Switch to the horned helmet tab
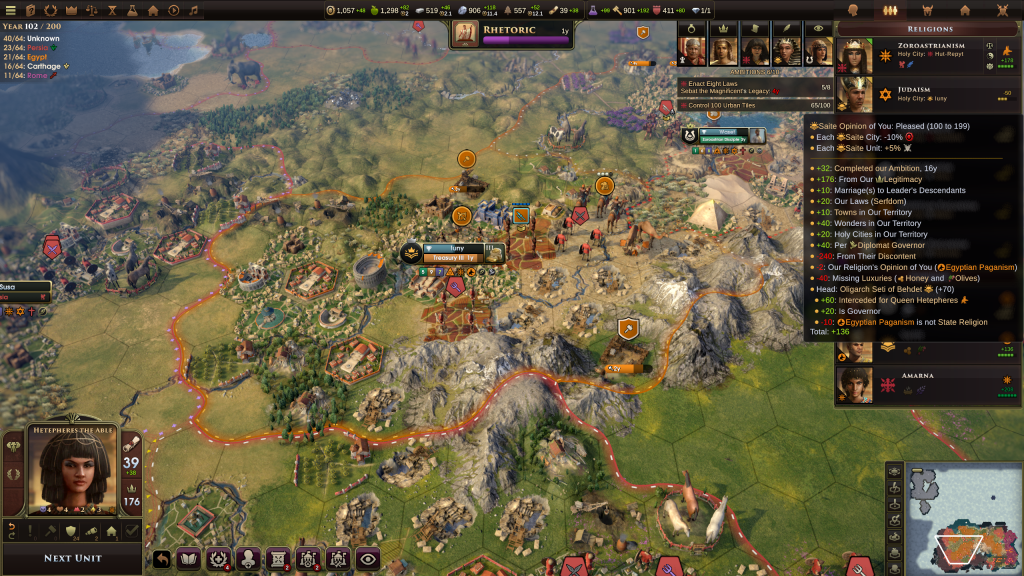 [926, 10]
